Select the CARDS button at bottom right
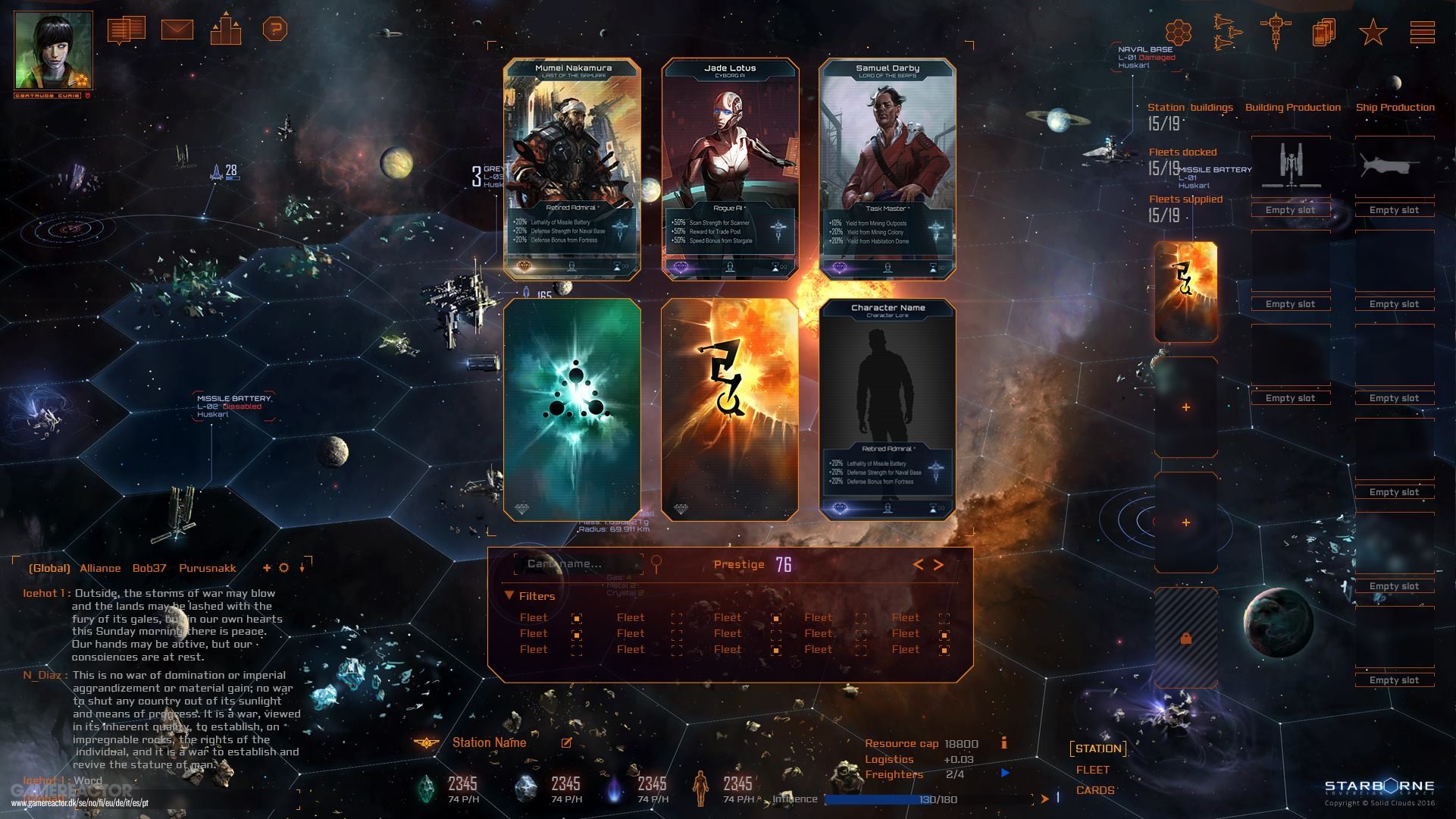 click(1094, 790)
